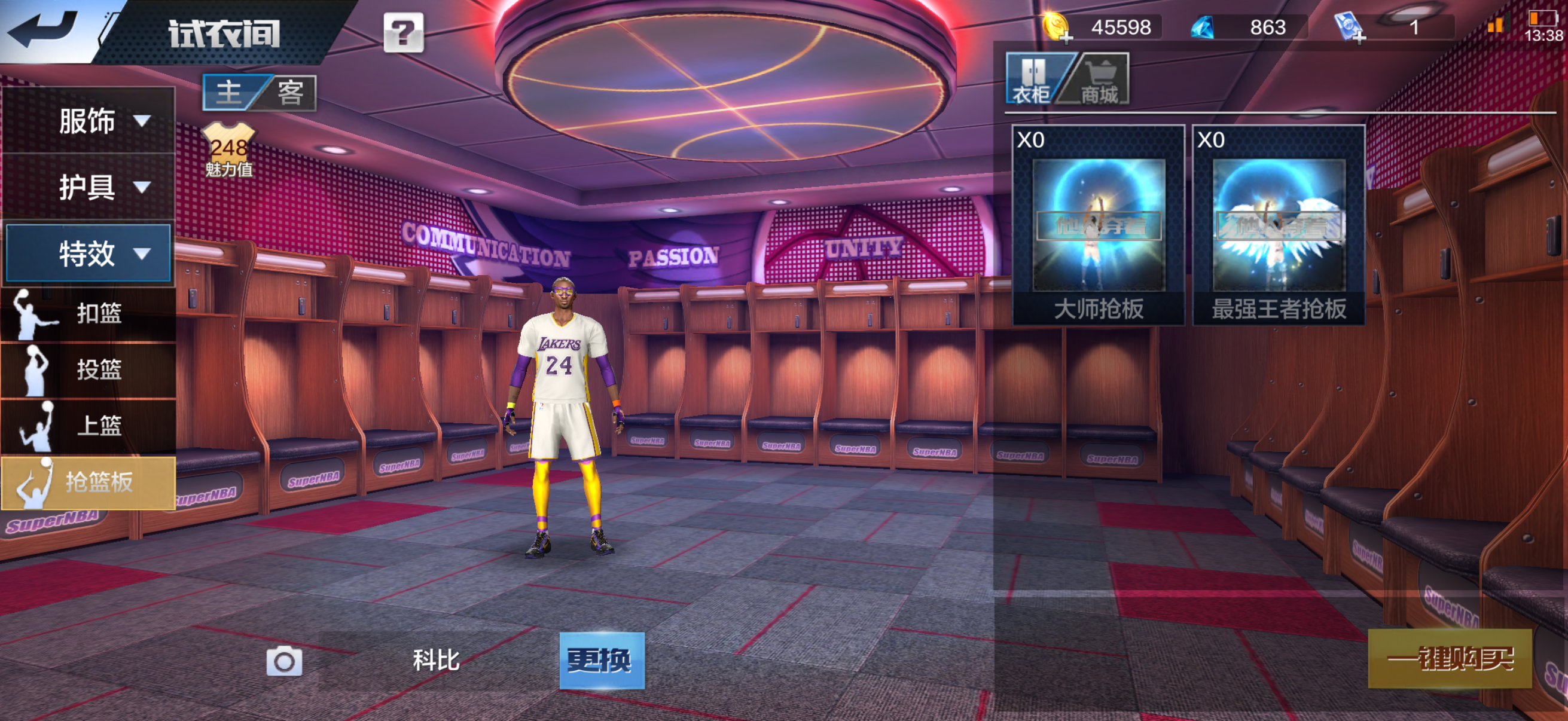Click the 更换 change player button
The height and width of the screenshot is (721, 1568).
[602, 660]
